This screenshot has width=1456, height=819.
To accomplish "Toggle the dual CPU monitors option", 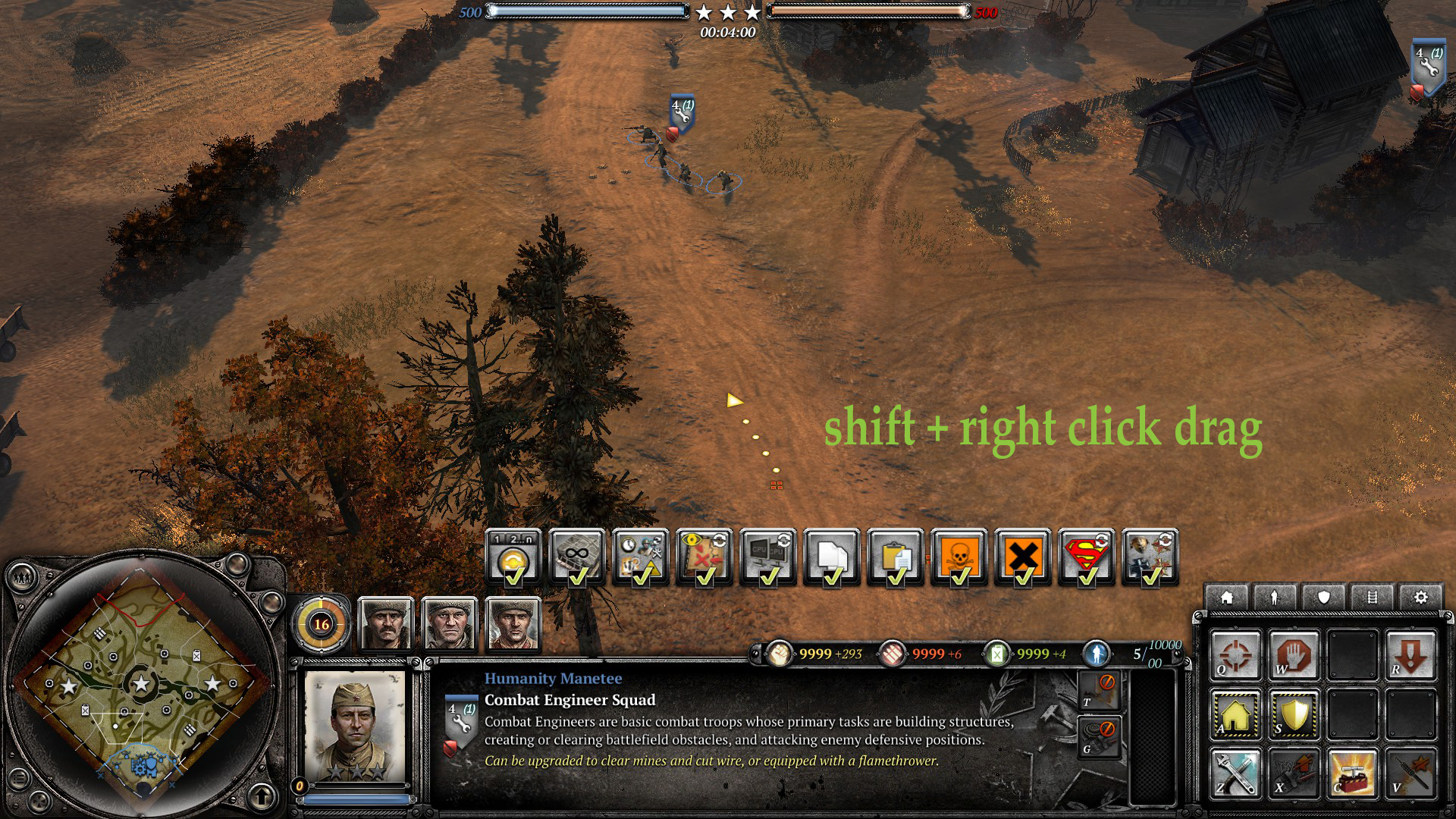I will [768, 557].
